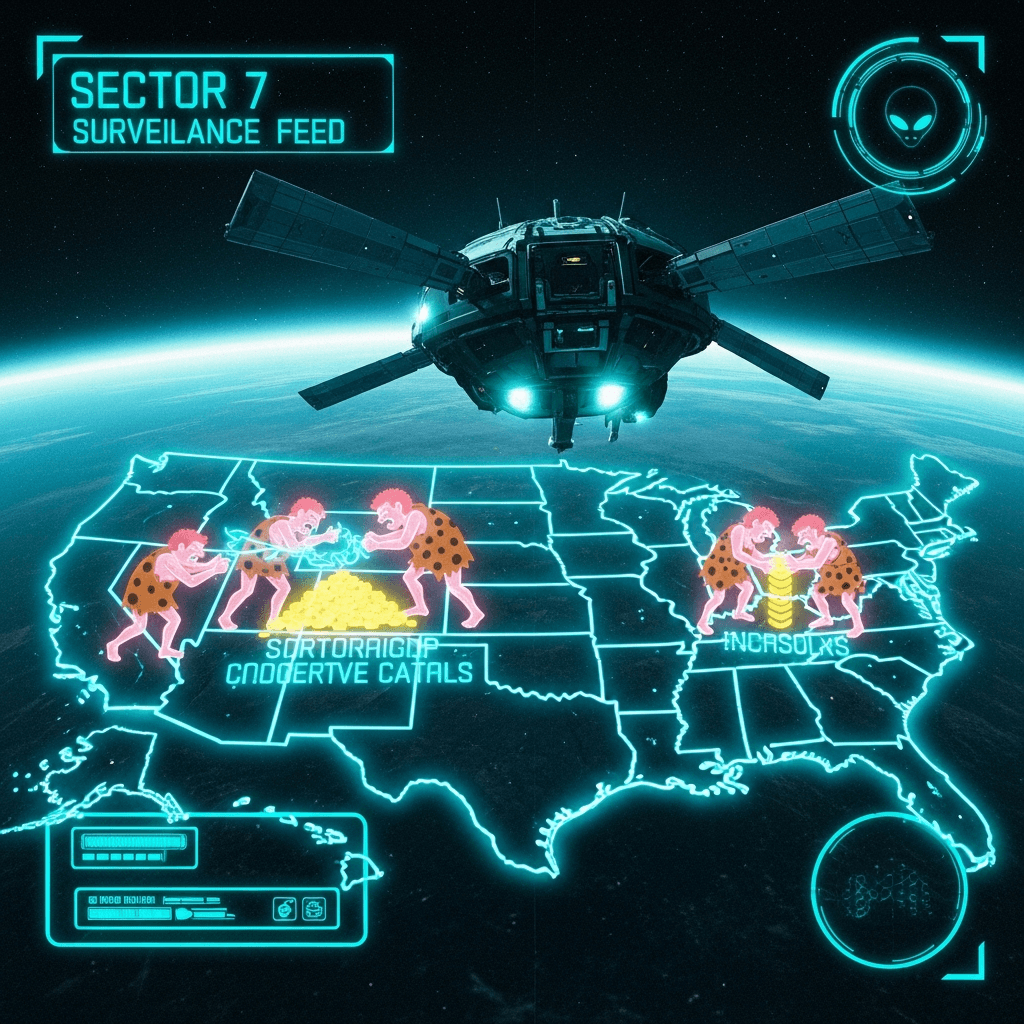
Task: Select the bomb icon button
Action: coord(285,909)
